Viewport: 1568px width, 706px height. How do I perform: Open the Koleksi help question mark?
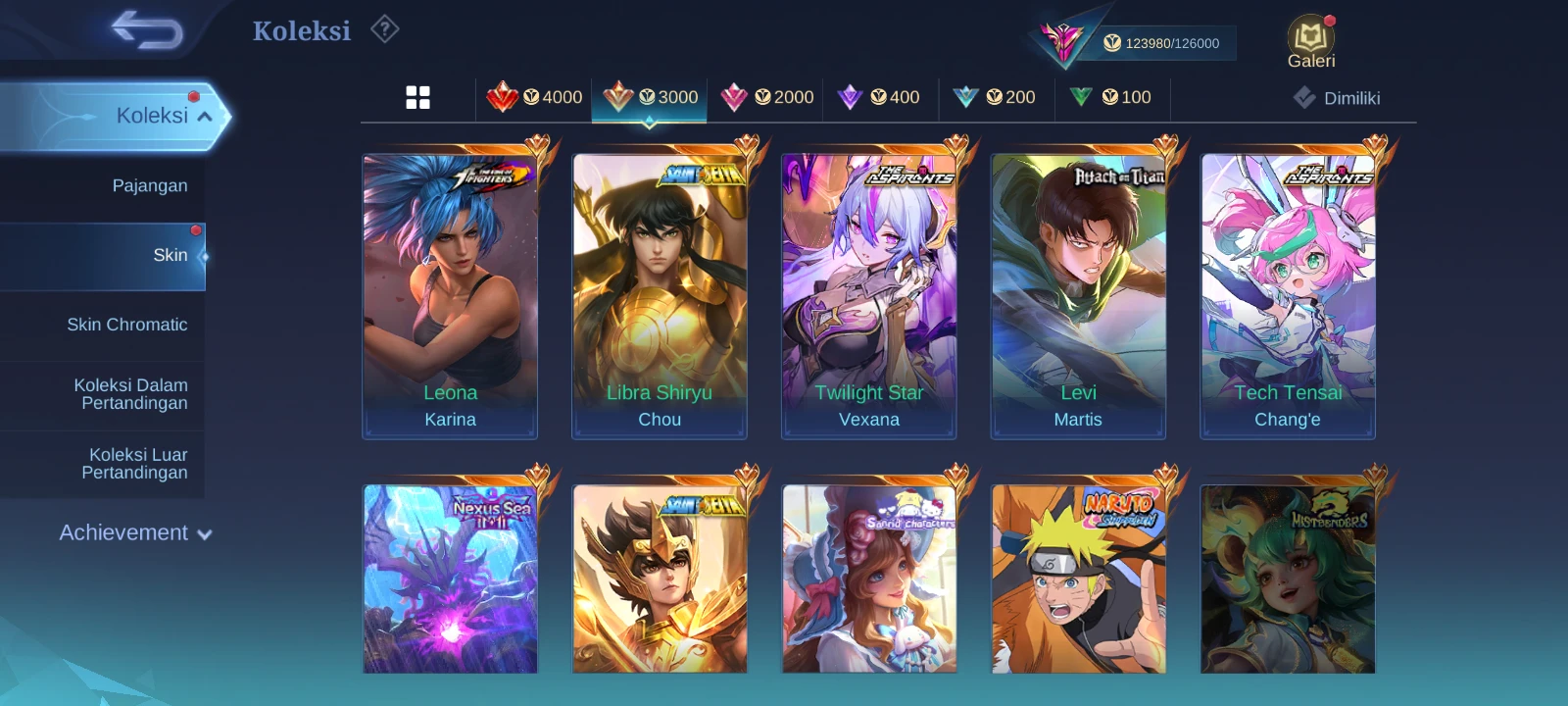click(x=385, y=30)
